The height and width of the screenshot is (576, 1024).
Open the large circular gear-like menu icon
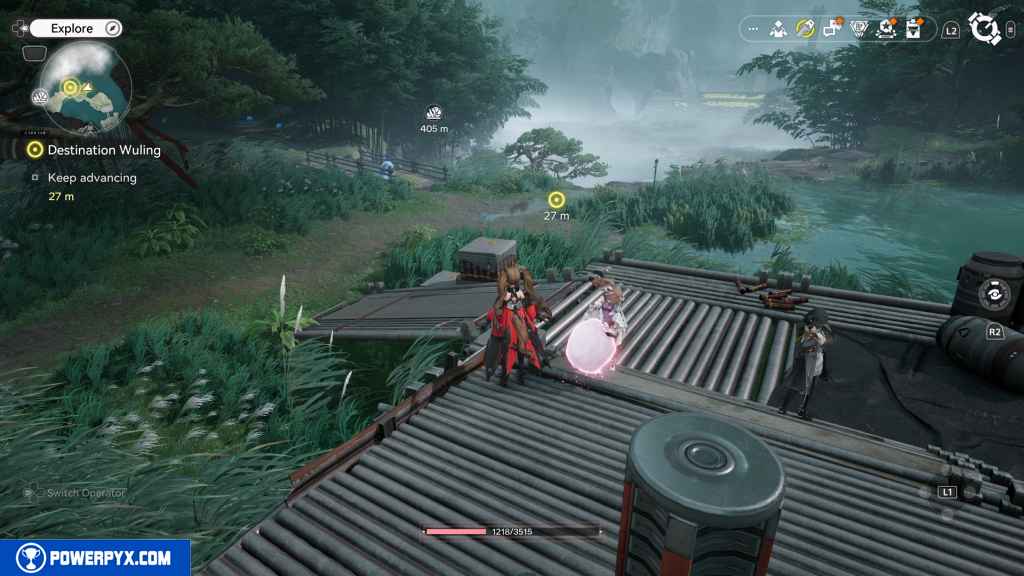(x=985, y=29)
